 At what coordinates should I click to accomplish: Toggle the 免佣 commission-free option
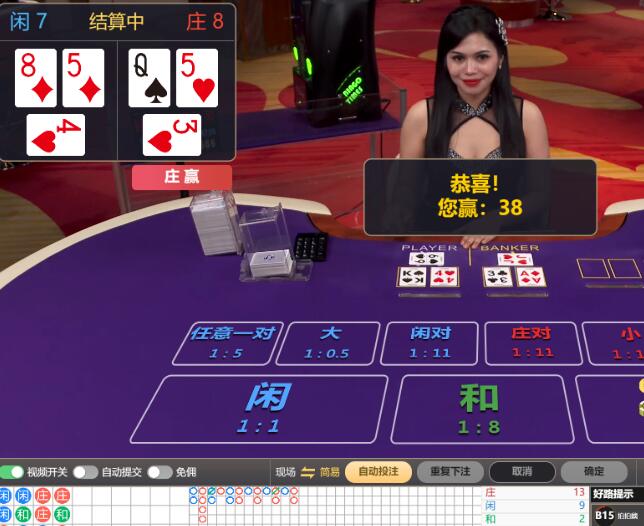click(x=159, y=472)
